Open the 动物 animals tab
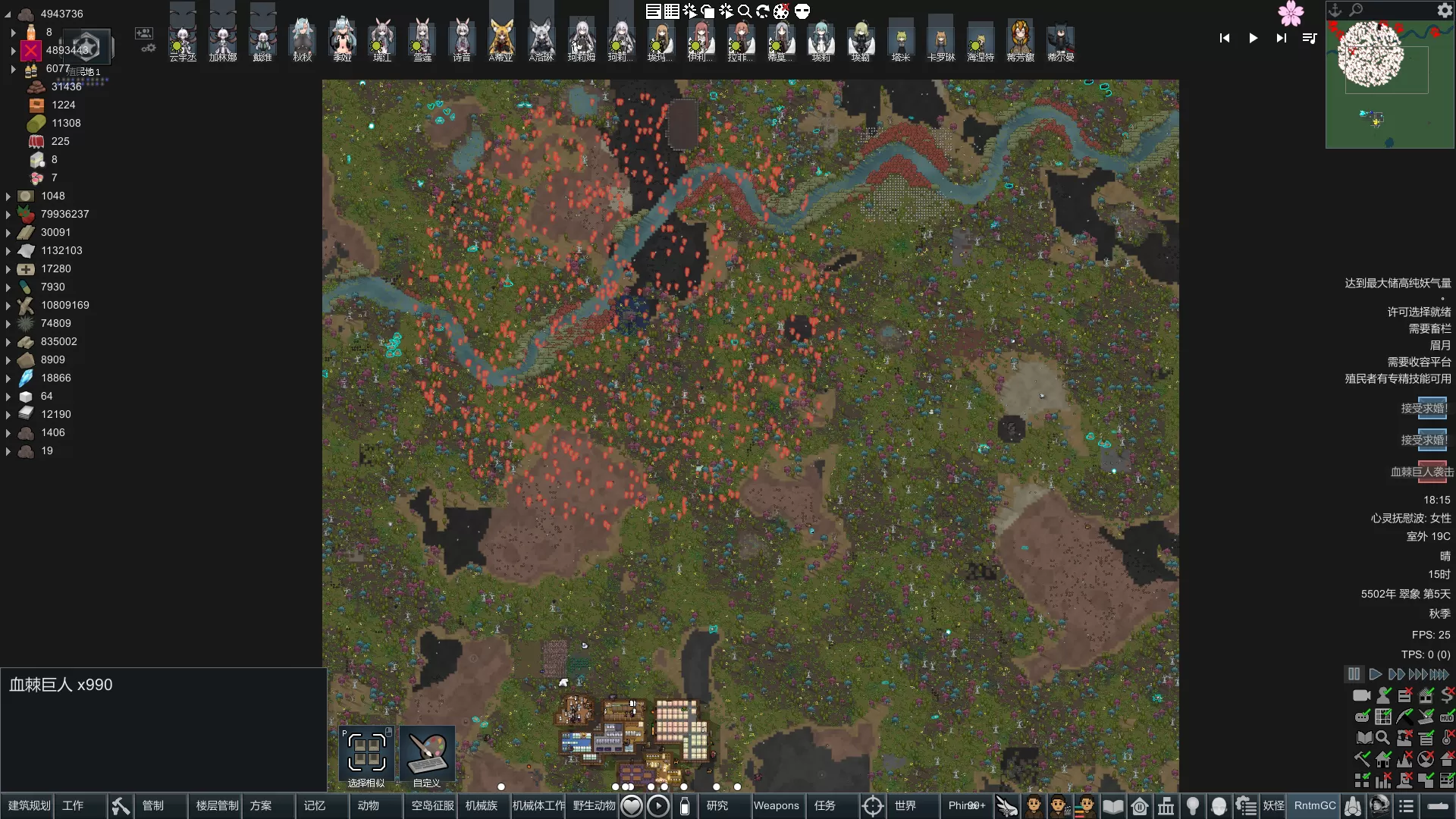 point(369,805)
